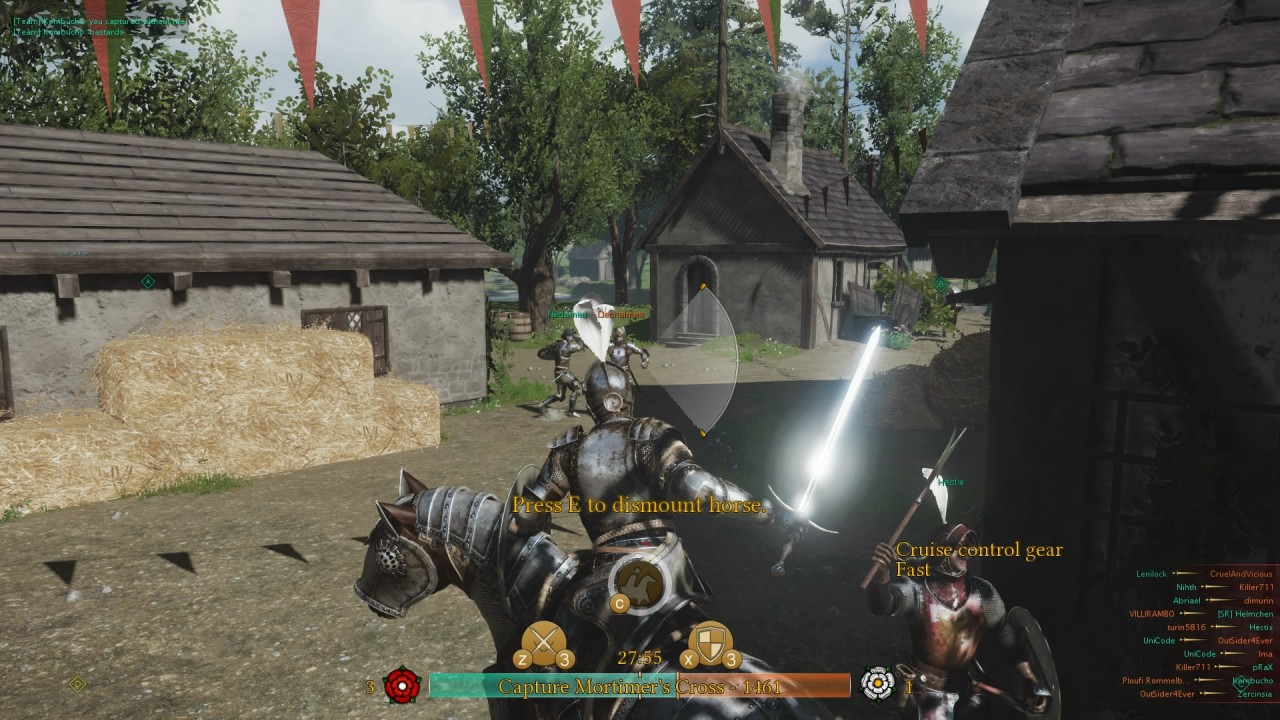Viewport: 1280px width, 720px height.
Task: Select the white rose team emblem
Action: point(877,685)
